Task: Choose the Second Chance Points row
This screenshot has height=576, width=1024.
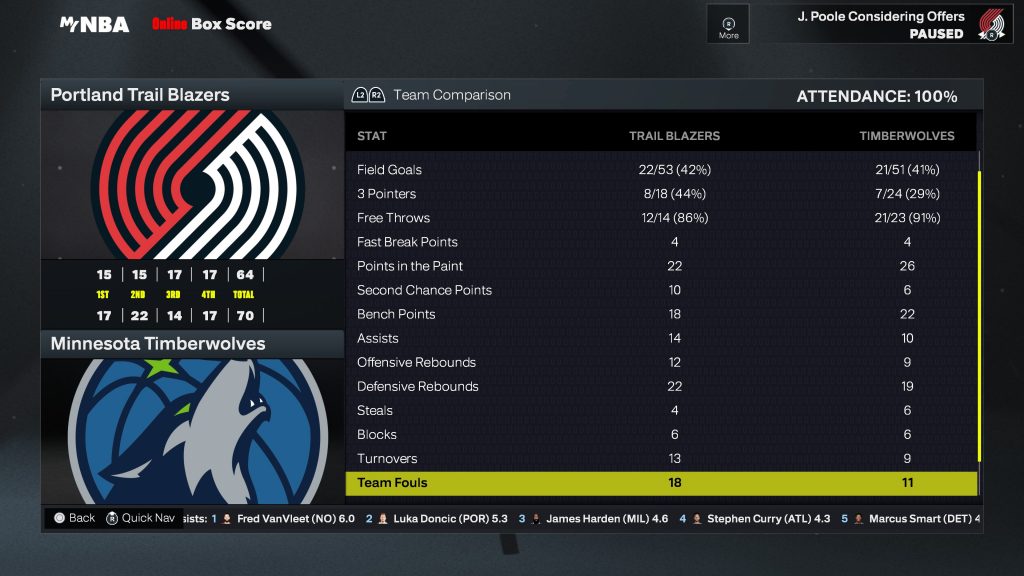Action: point(660,290)
